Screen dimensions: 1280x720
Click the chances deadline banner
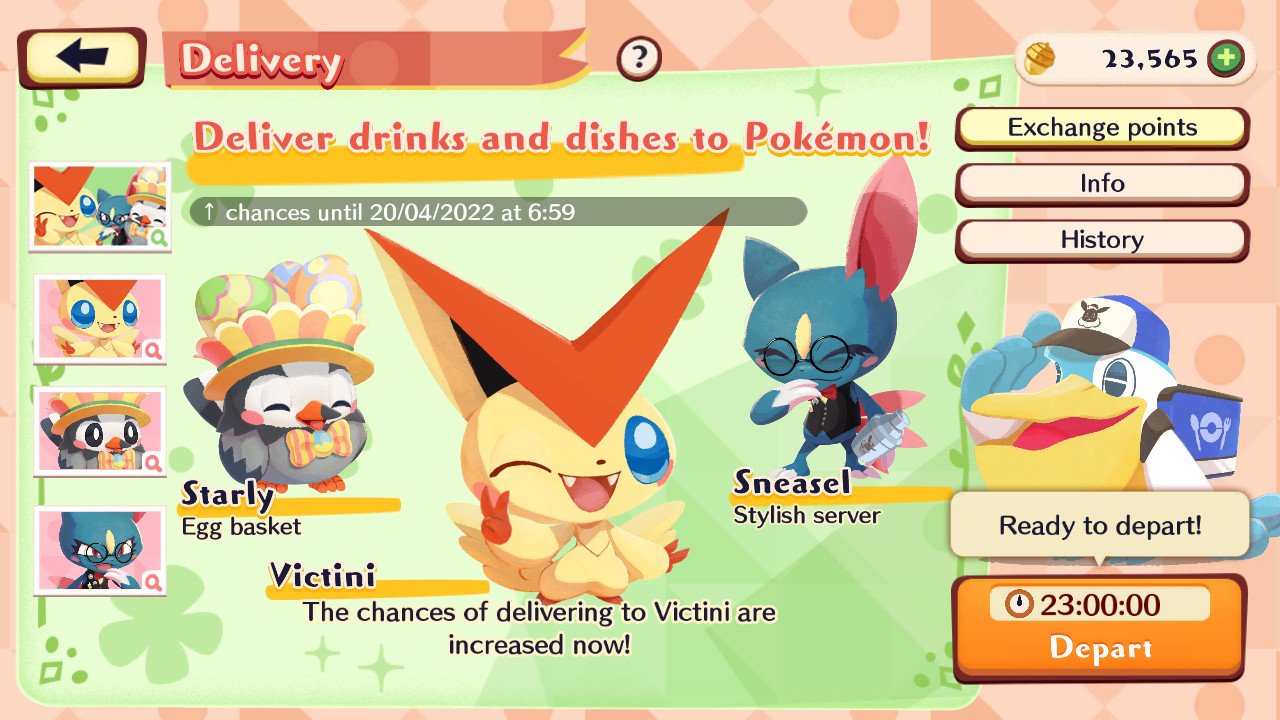tap(495, 212)
